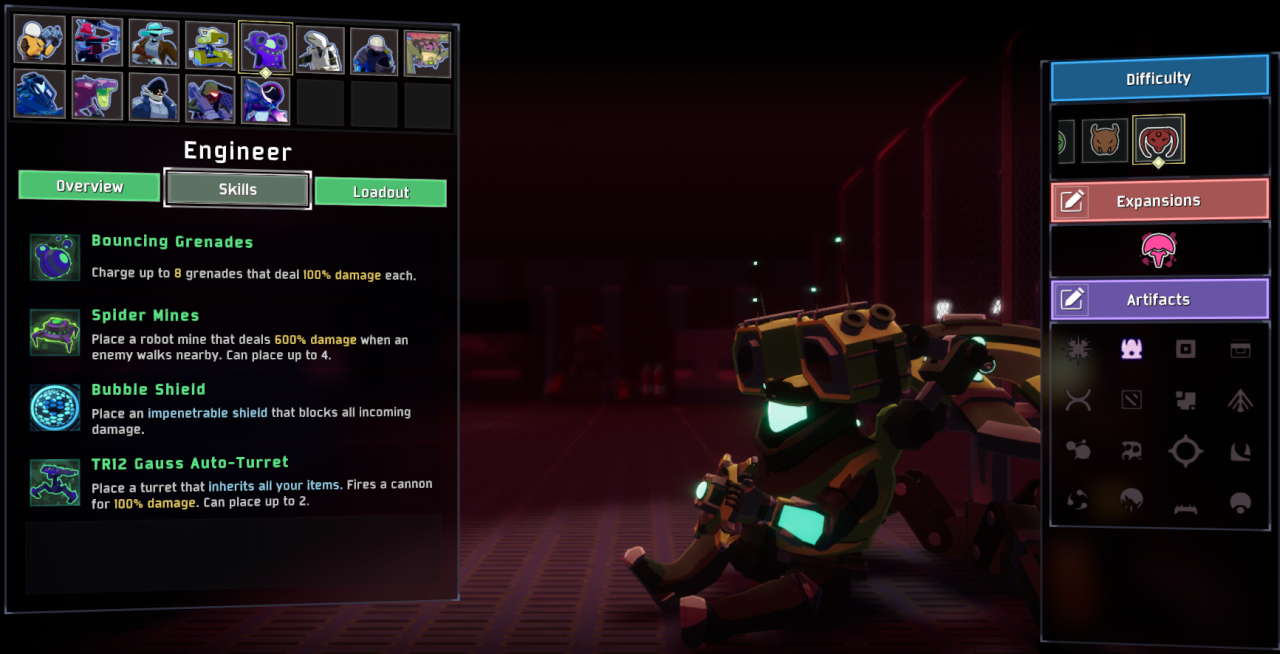Choose the Void Fiend survivor portrait
The width and height of the screenshot is (1280, 654).
click(x=266, y=101)
